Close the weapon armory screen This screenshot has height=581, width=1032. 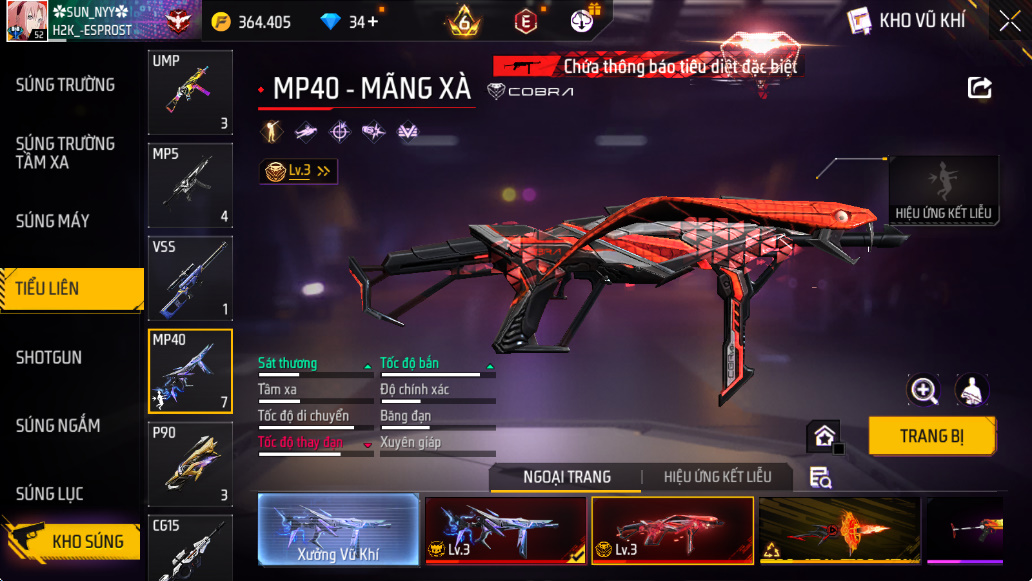tap(1009, 20)
